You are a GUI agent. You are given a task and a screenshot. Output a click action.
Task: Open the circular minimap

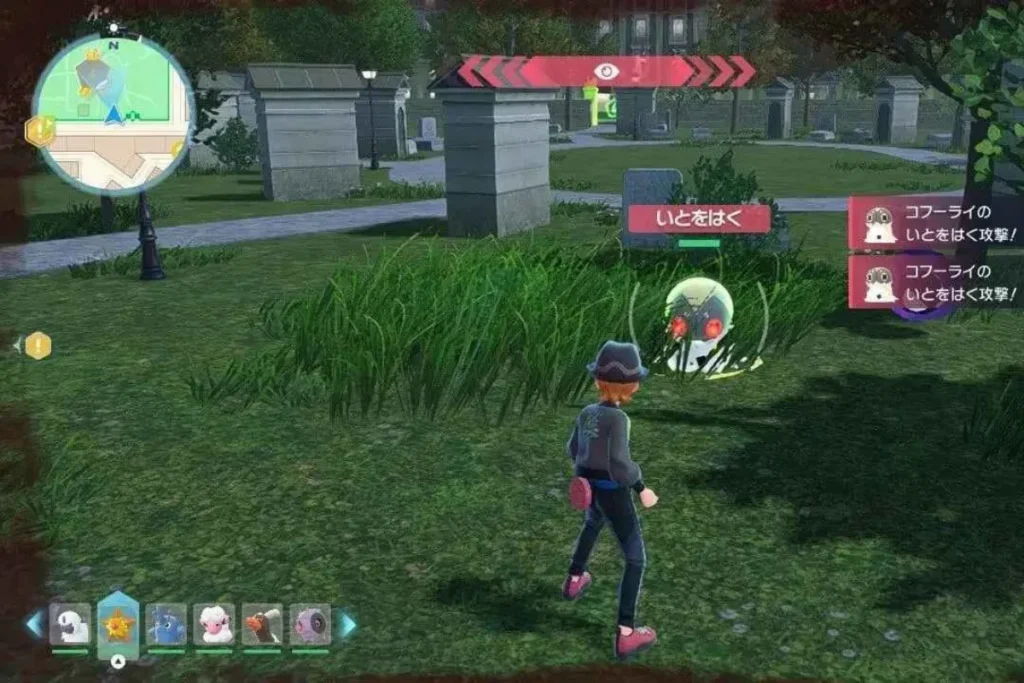pos(113,111)
